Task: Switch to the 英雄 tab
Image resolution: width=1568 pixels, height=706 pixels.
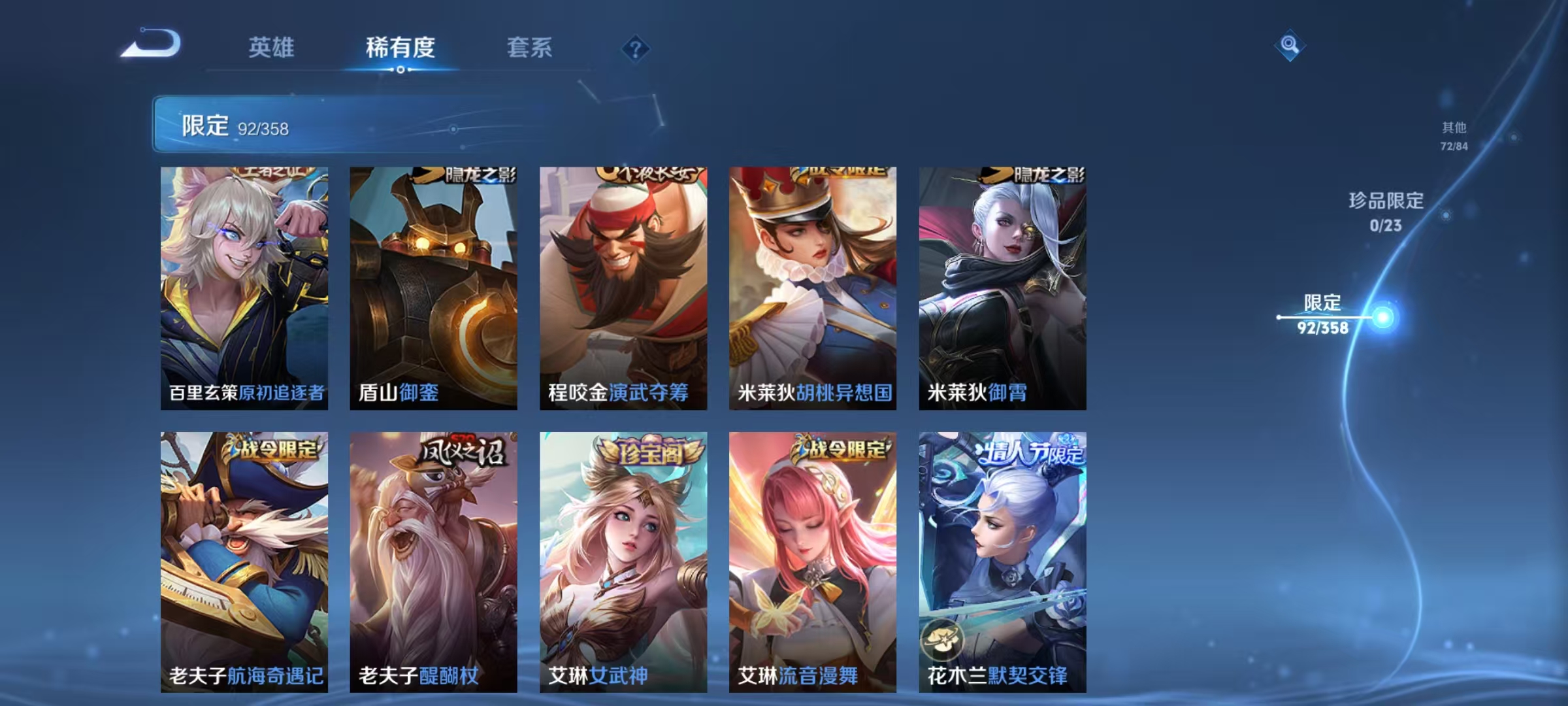Action: 272,48
